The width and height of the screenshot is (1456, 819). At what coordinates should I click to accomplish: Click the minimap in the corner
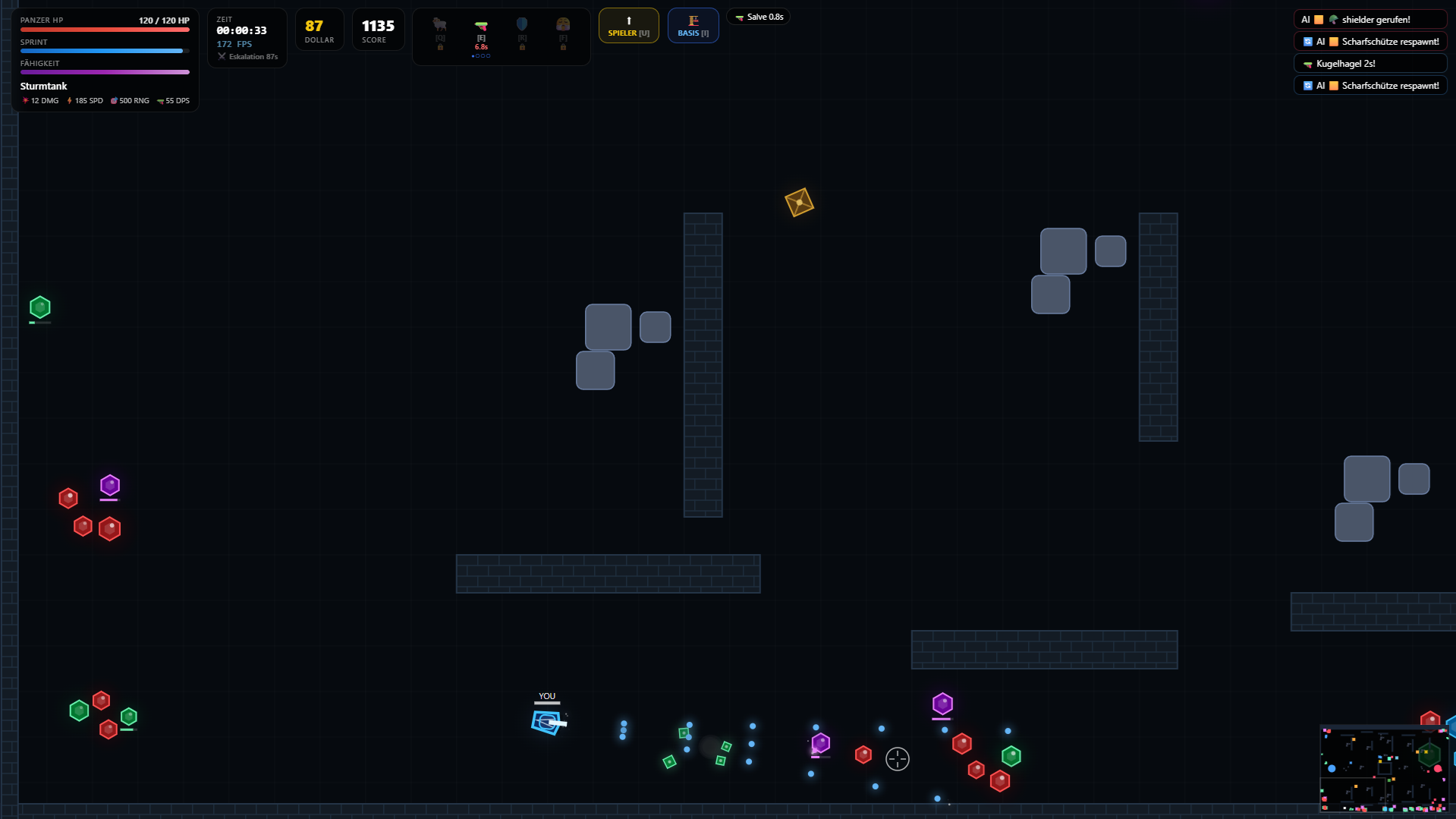coord(1384,770)
